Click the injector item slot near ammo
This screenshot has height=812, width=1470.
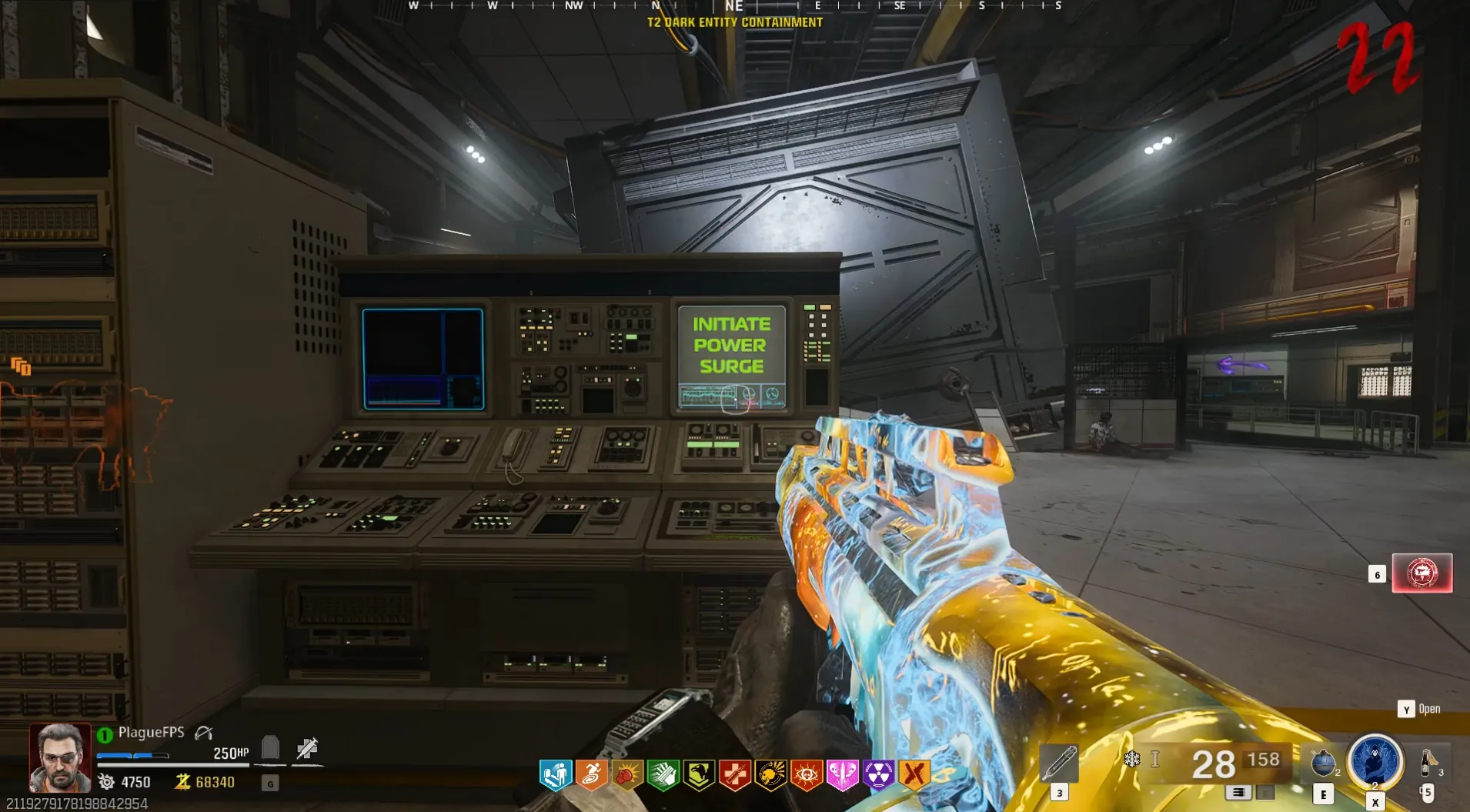tap(1059, 763)
